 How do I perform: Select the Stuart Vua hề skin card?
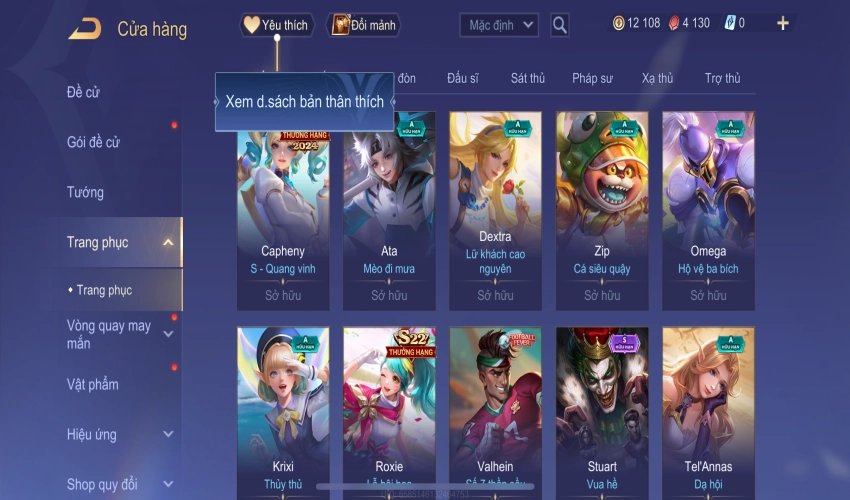(x=602, y=410)
